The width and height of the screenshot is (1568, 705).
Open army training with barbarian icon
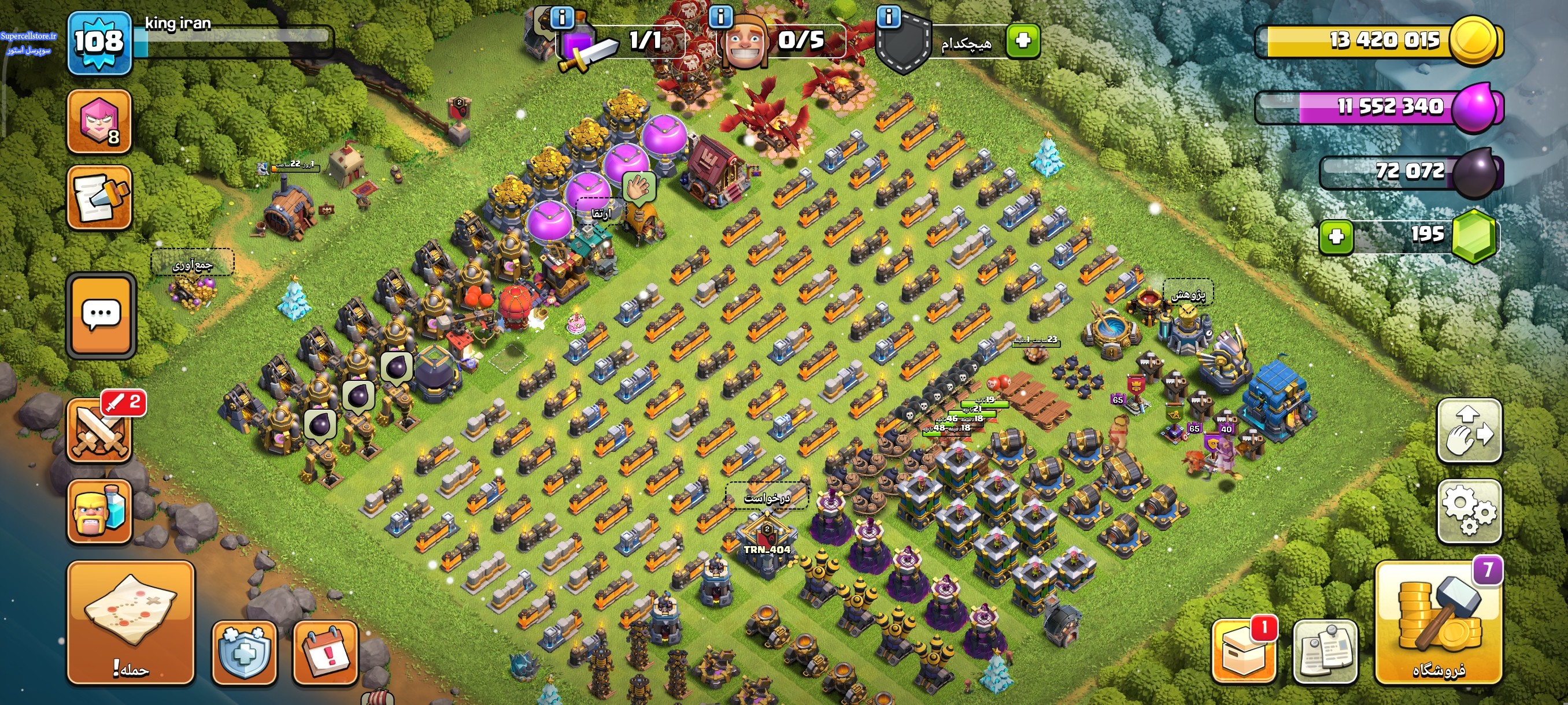tap(100, 510)
